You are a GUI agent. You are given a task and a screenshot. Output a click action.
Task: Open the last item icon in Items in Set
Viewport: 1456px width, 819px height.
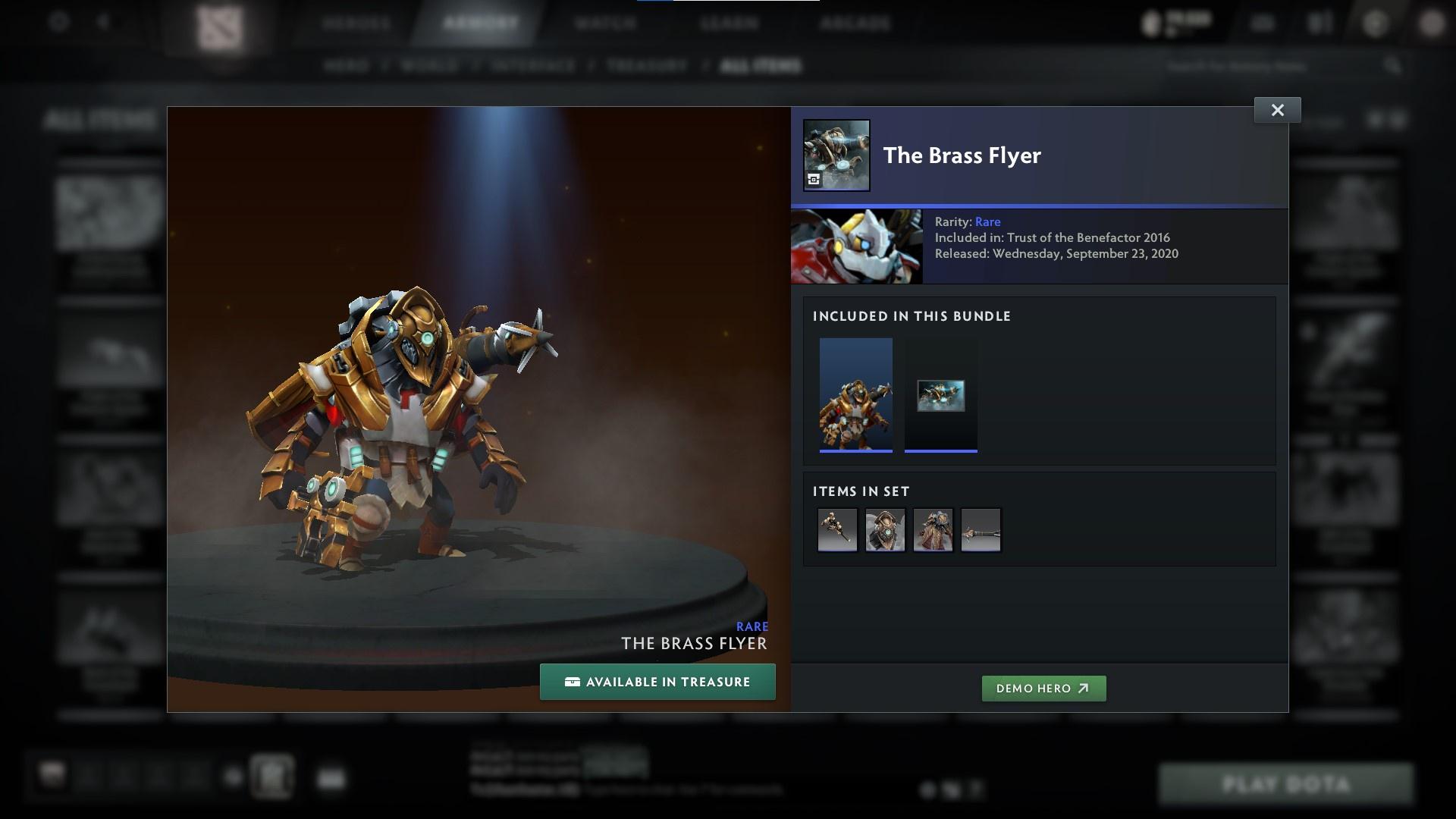click(x=981, y=529)
